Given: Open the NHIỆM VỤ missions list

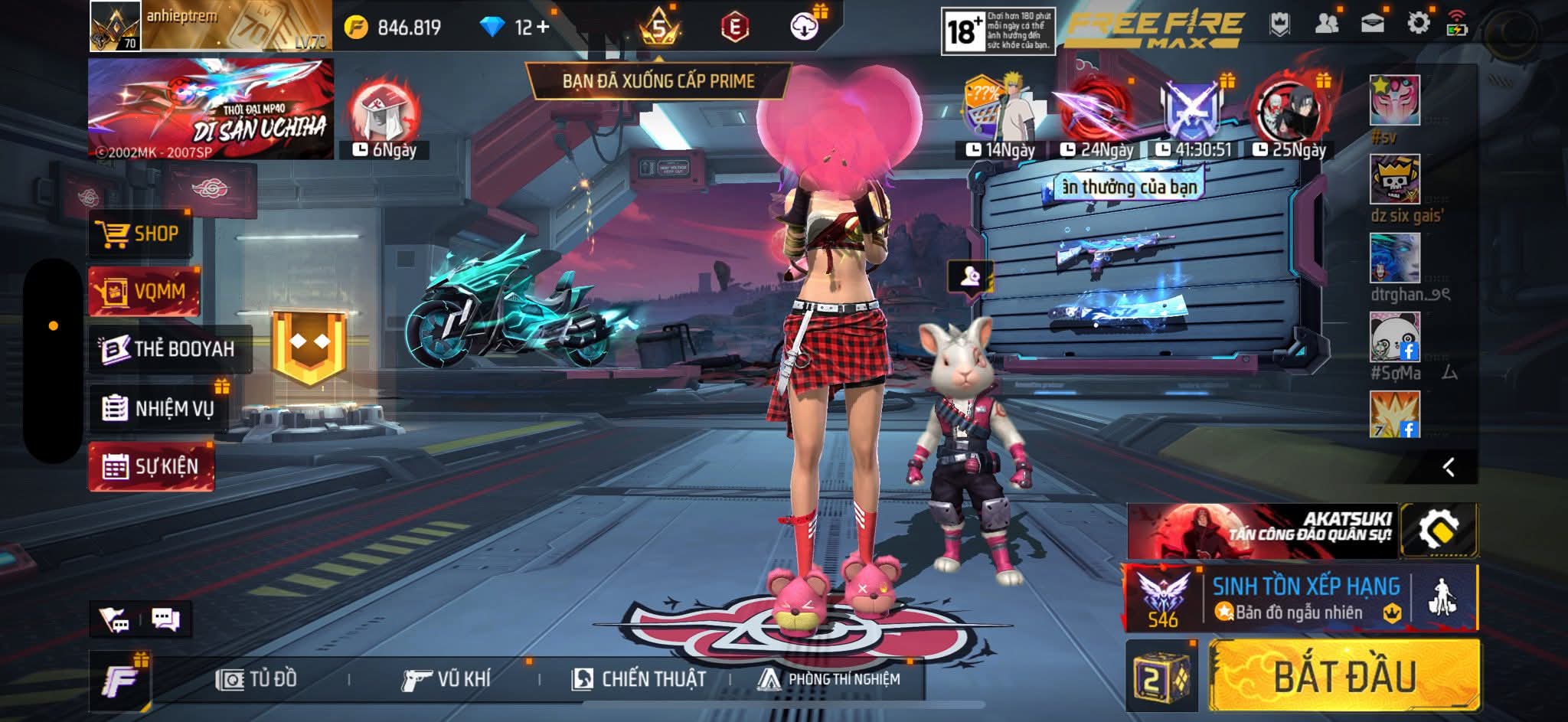Looking at the screenshot, I should 159,408.
